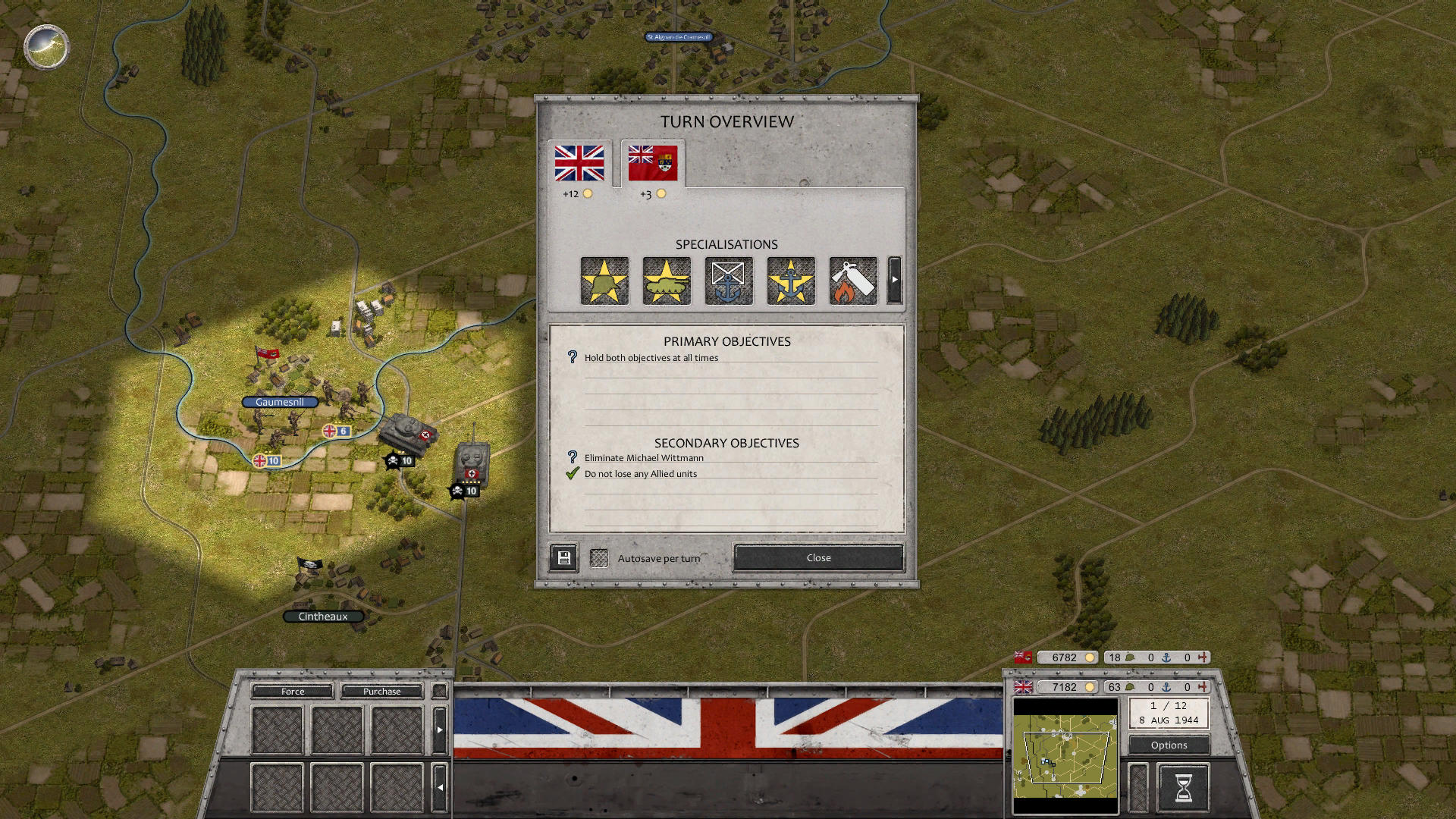Click the minimap overview
Screen dimensions: 1456x819
[x=1065, y=756]
